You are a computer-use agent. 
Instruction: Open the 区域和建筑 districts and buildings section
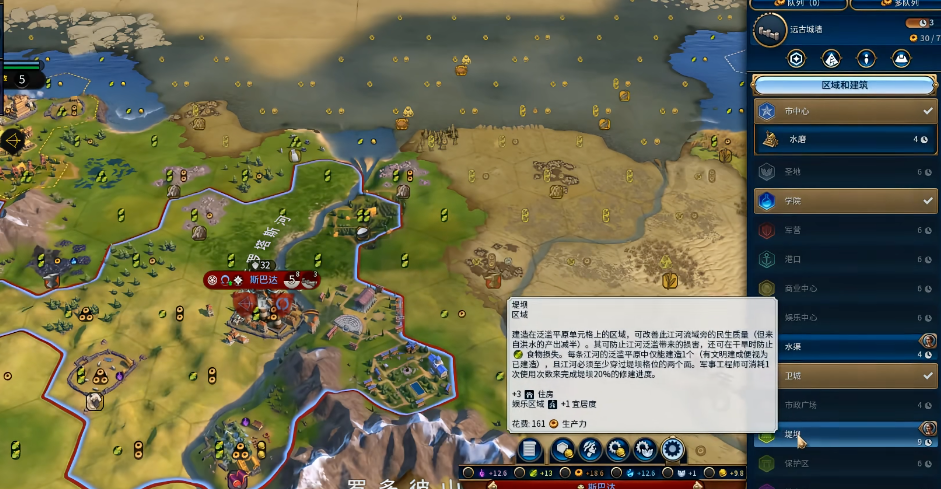point(844,85)
